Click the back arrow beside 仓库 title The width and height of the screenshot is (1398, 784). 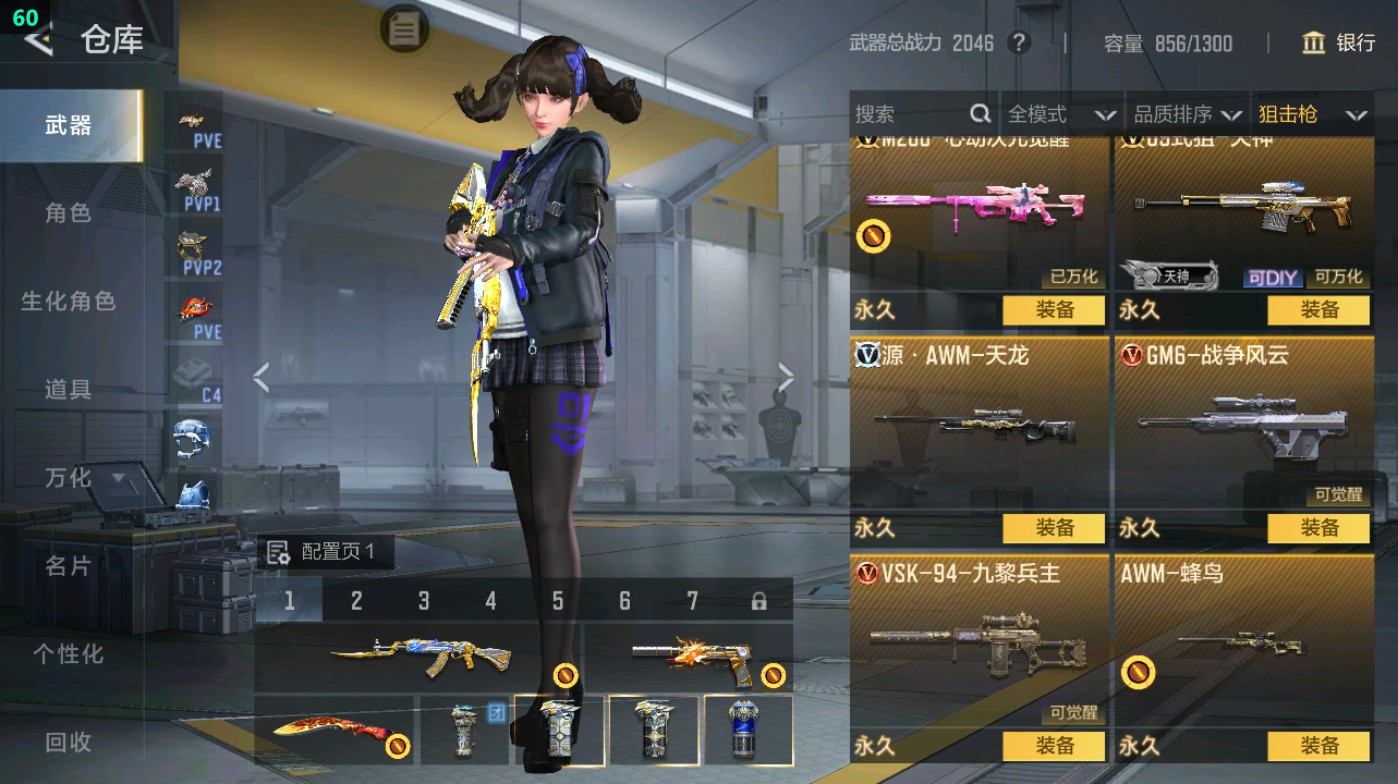click(x=42, y=41)
